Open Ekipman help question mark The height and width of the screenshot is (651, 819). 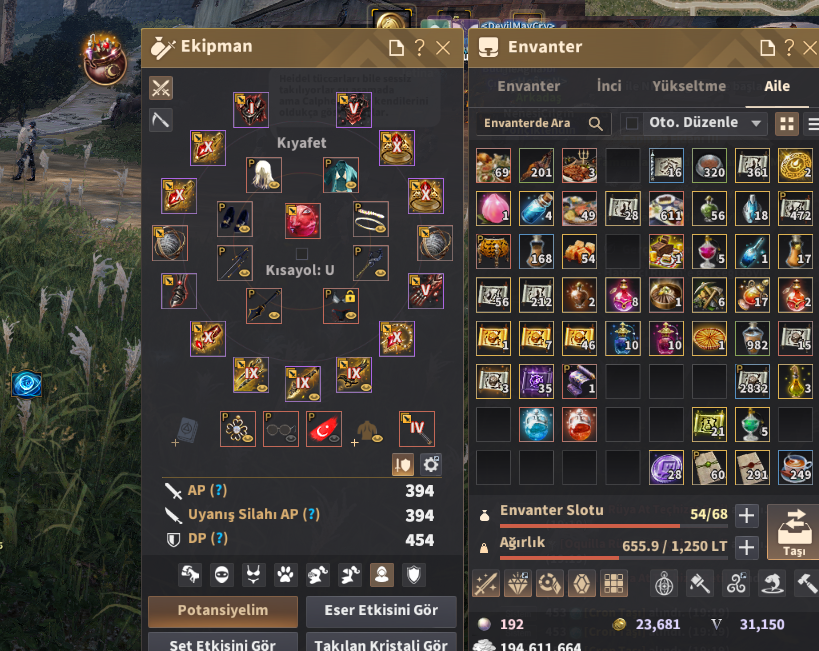[x=420, y=47]
